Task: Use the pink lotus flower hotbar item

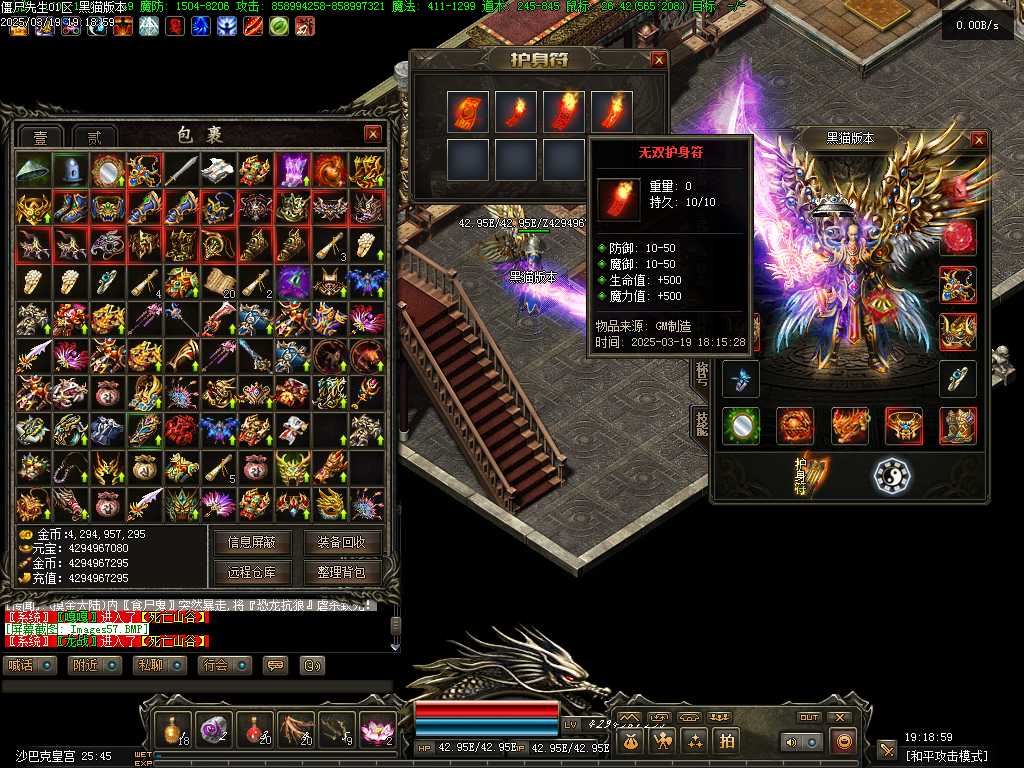Action: point(378,729)
